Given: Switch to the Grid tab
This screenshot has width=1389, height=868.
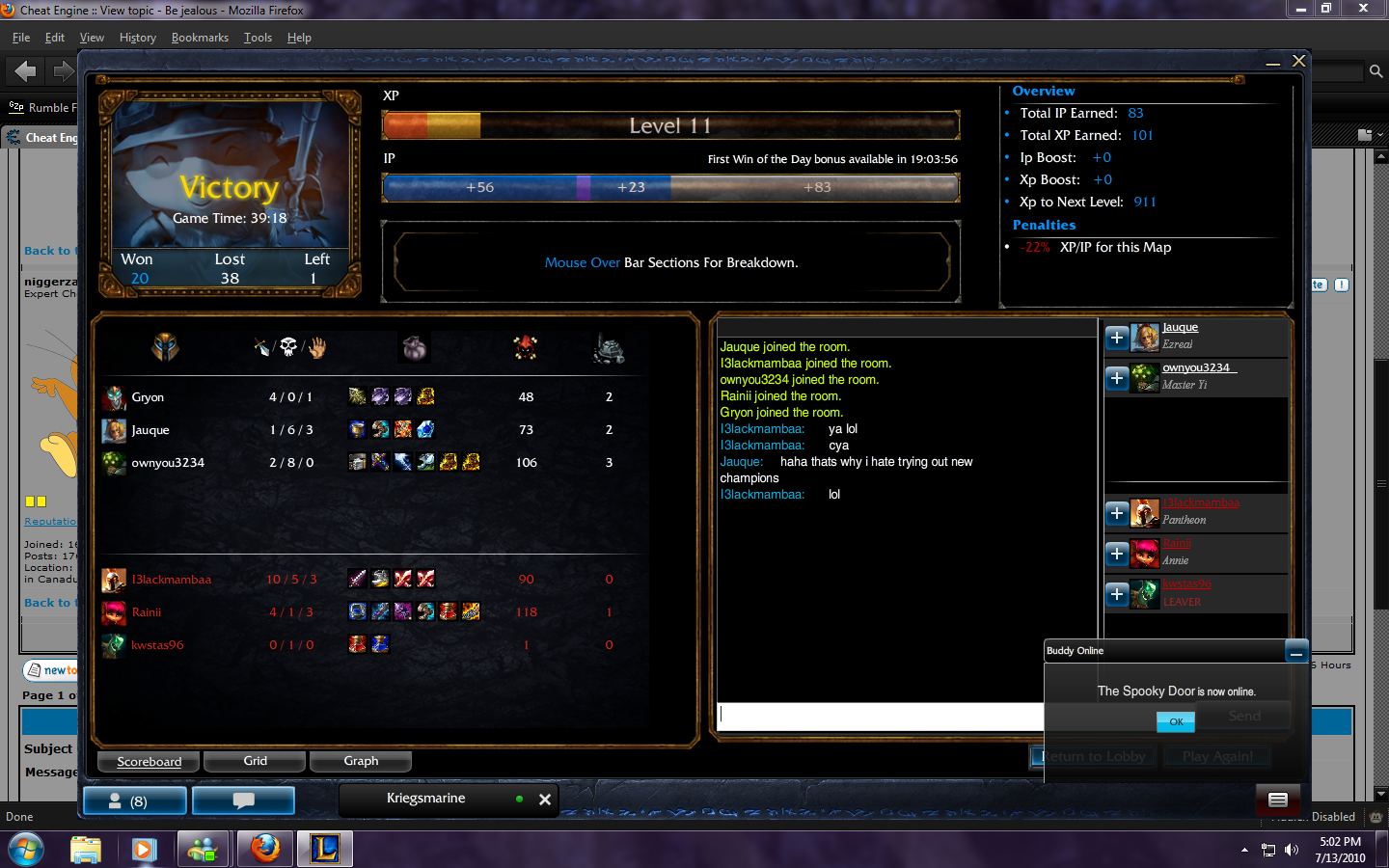Looking at the screenshot, I should click(x=254, y=761).
